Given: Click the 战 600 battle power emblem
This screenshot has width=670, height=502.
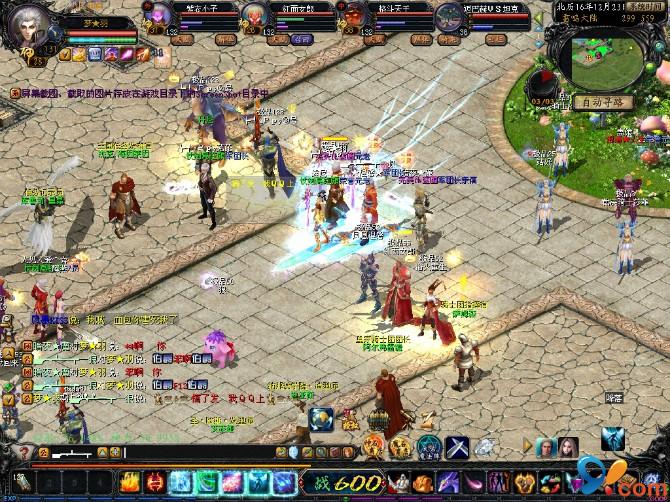Looking at the screenshot, I should pyautogui.click(x=340, y=481).
